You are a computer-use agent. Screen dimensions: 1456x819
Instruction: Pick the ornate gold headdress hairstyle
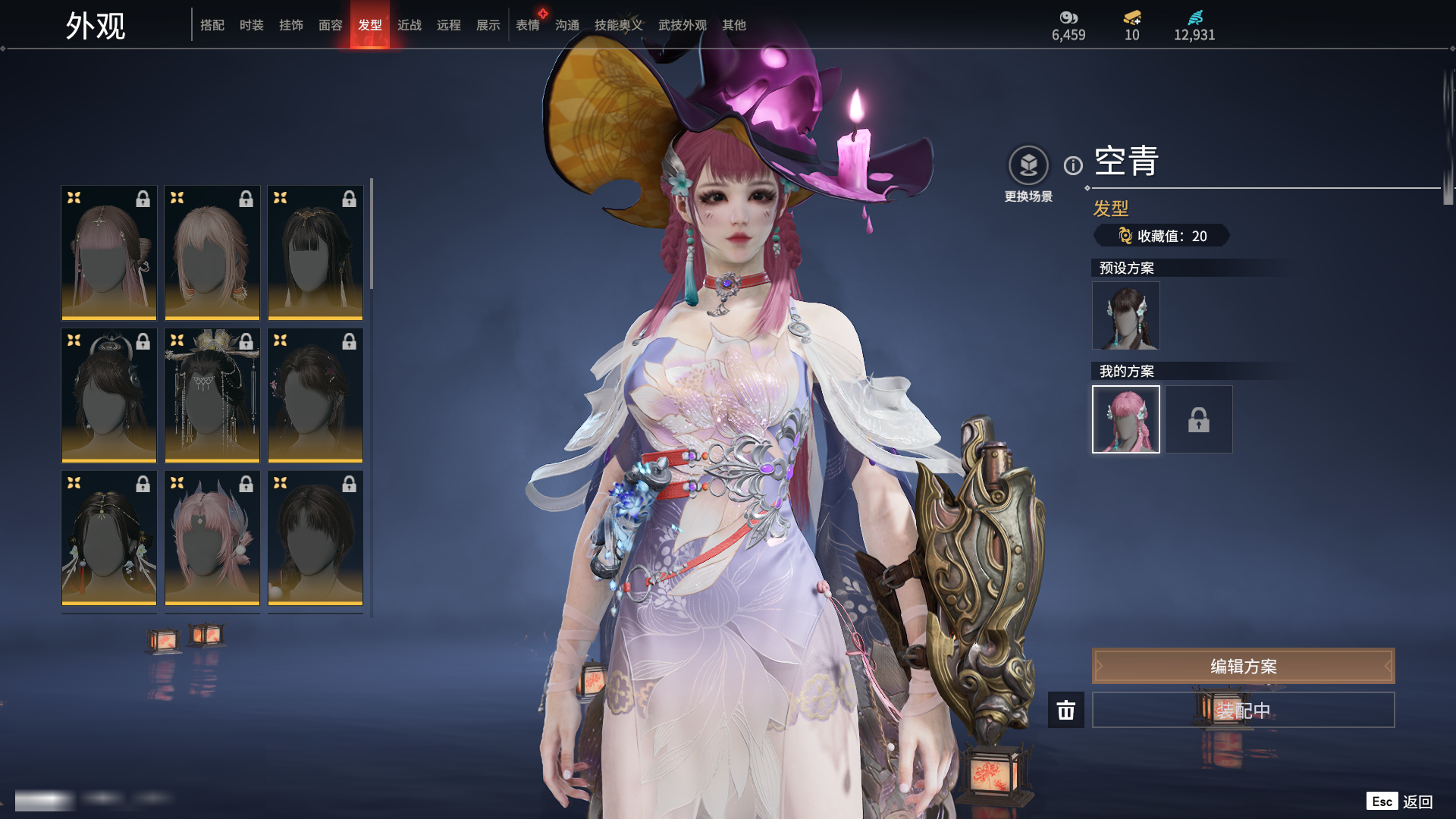212,394
